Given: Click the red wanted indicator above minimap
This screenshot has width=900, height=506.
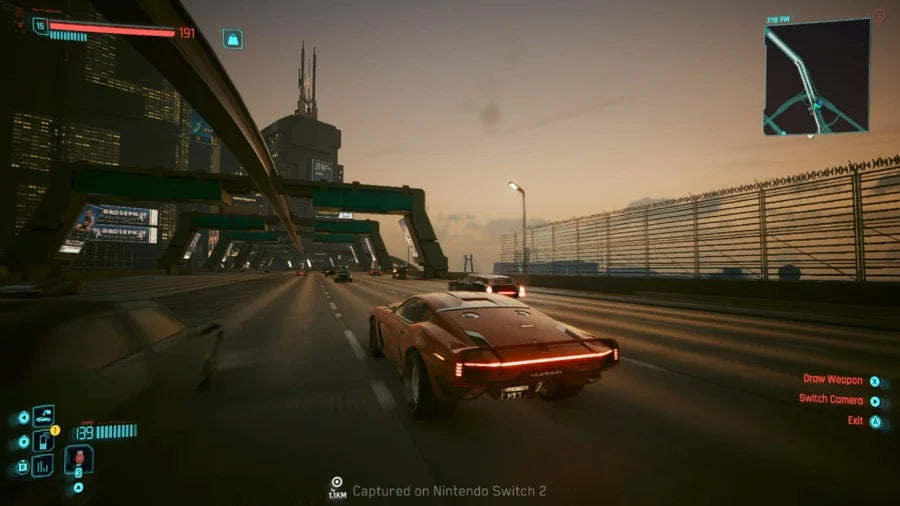Looking at the screenshot, I should pyautogui.click(x=878, y=16).
